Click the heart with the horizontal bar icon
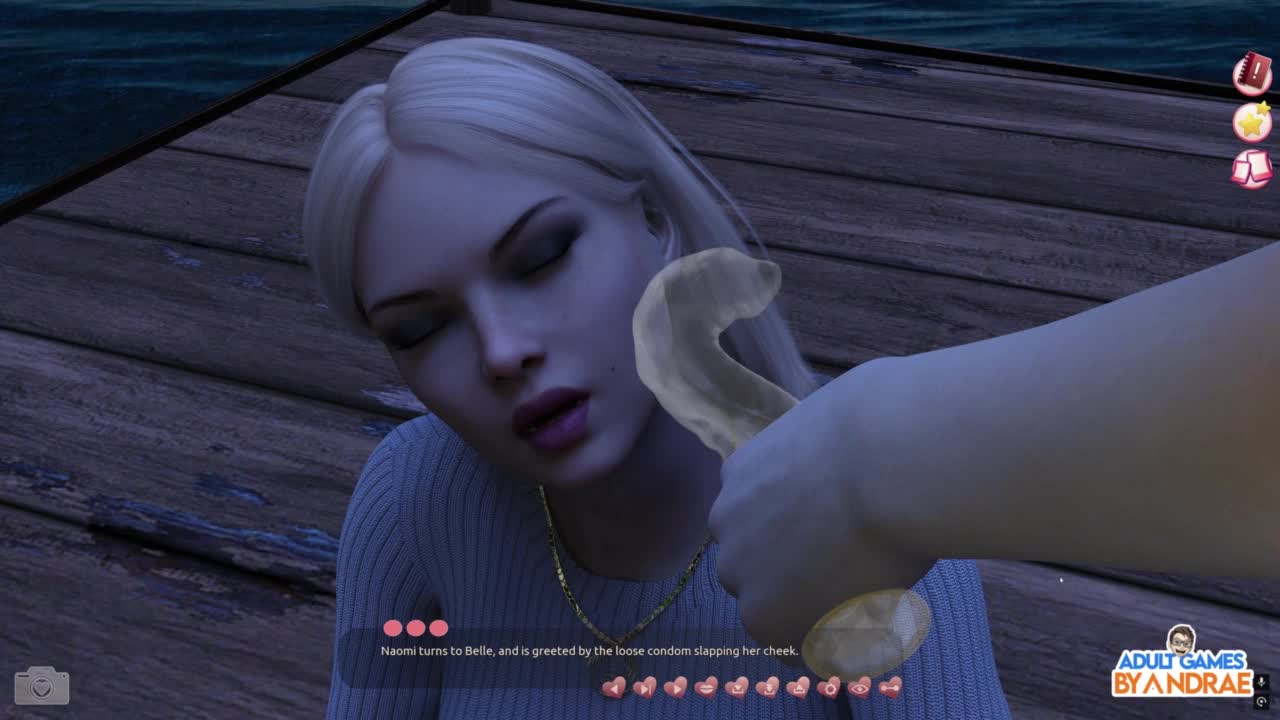The image size is (1280, 720). 890,687
